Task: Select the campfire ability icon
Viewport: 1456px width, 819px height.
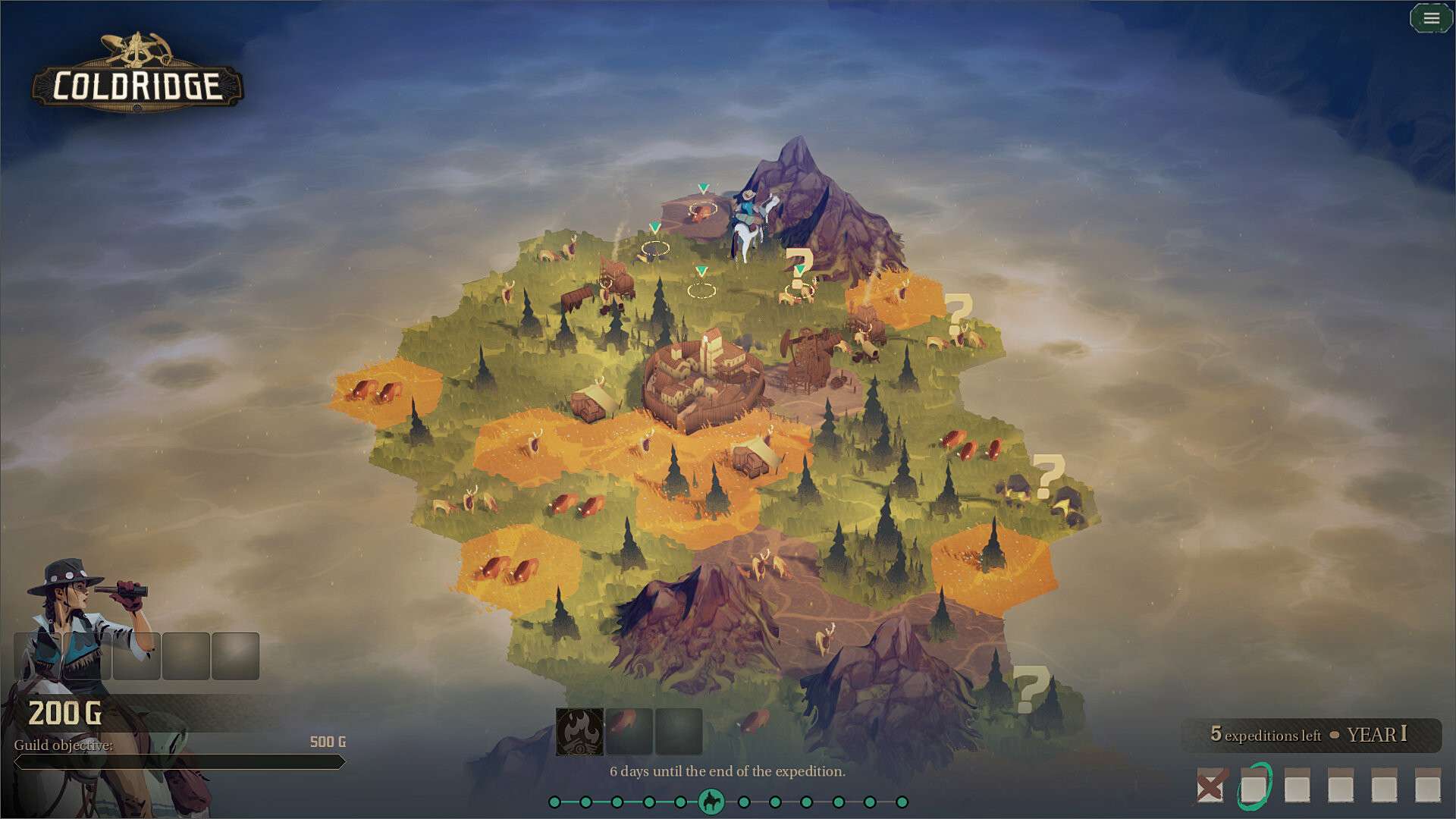Action: coord(579,732)
